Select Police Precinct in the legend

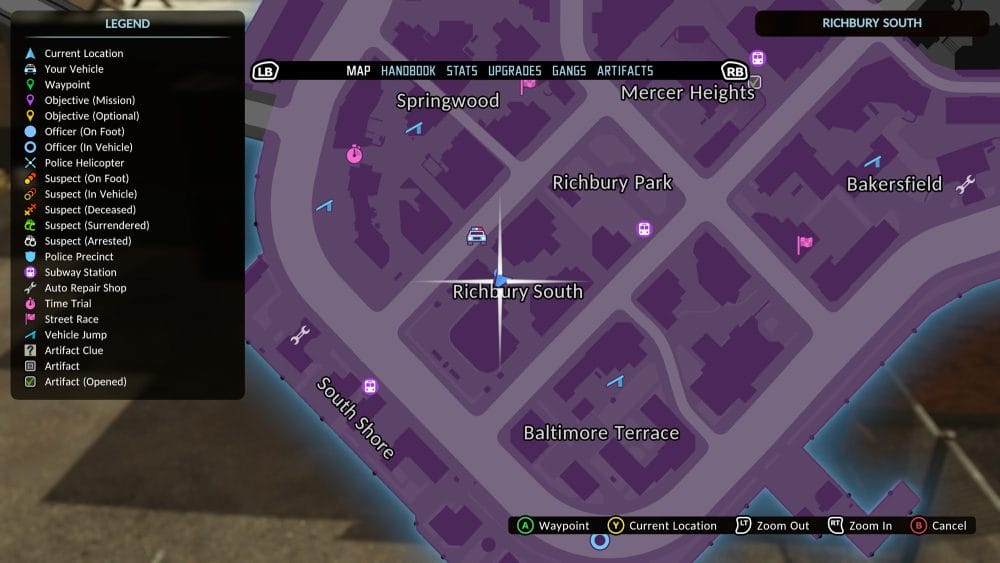[x=79, y=257]
